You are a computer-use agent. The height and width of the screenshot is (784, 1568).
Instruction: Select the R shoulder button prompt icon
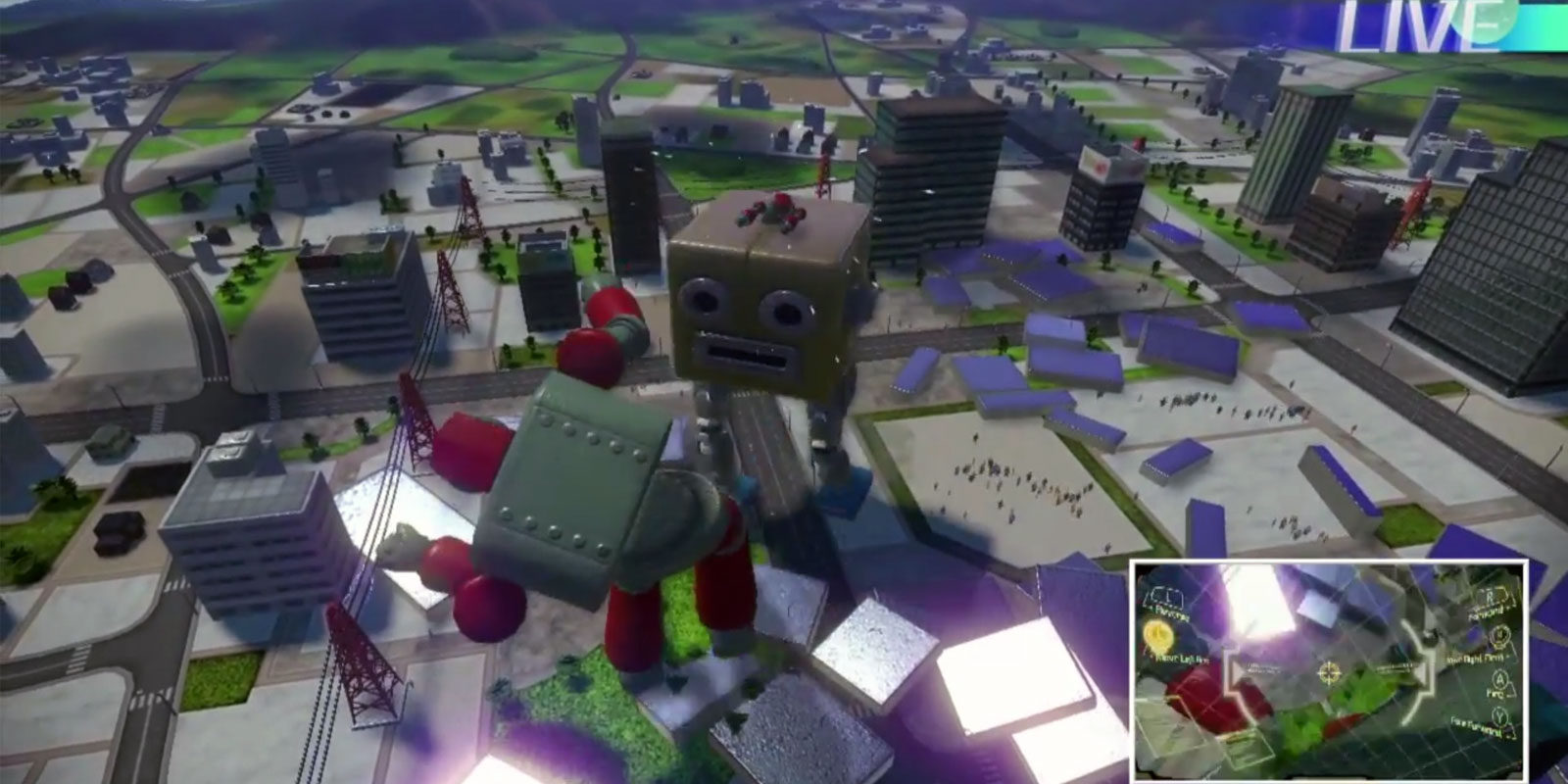click(1490, 595)
